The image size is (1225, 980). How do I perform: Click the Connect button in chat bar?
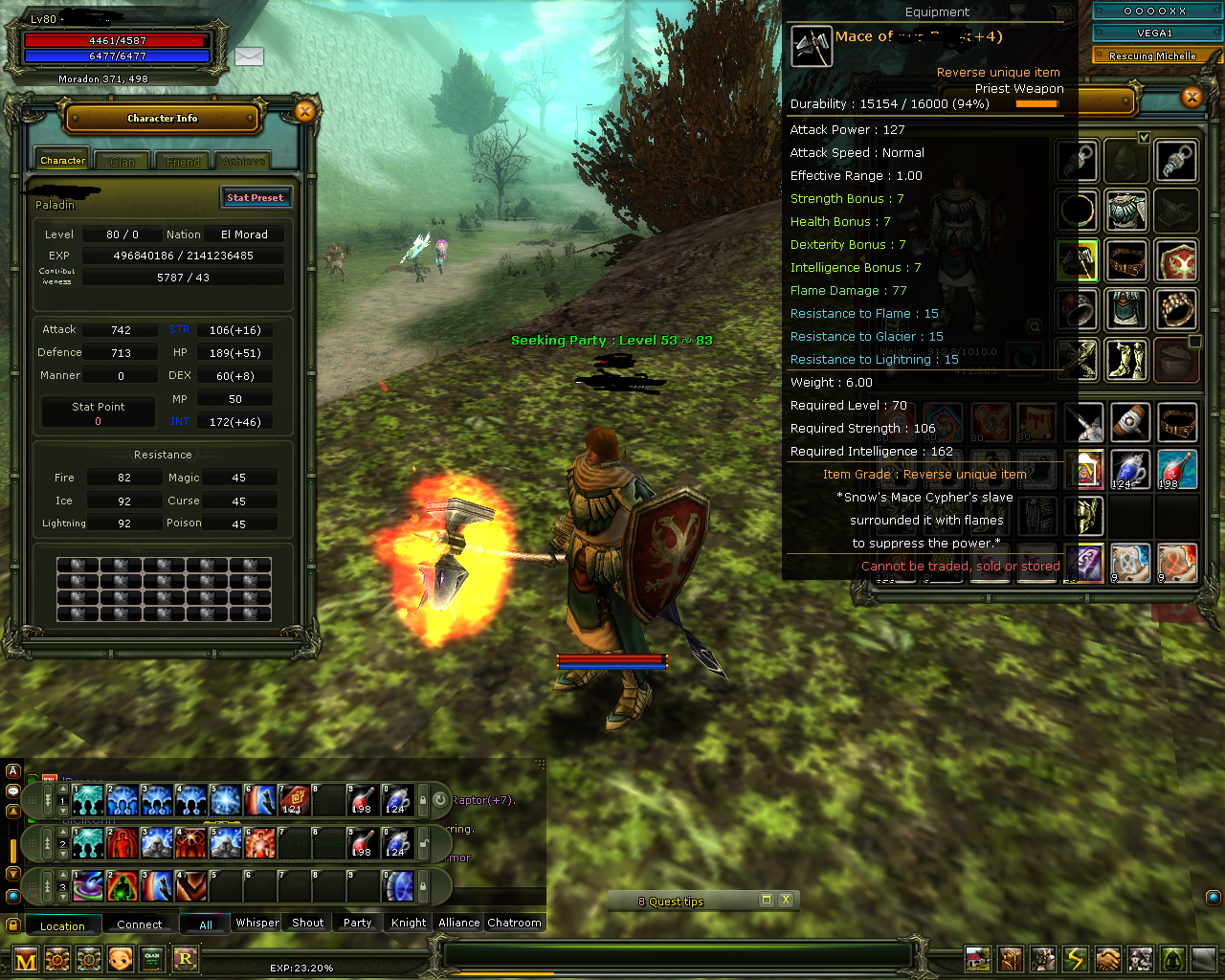140,924
